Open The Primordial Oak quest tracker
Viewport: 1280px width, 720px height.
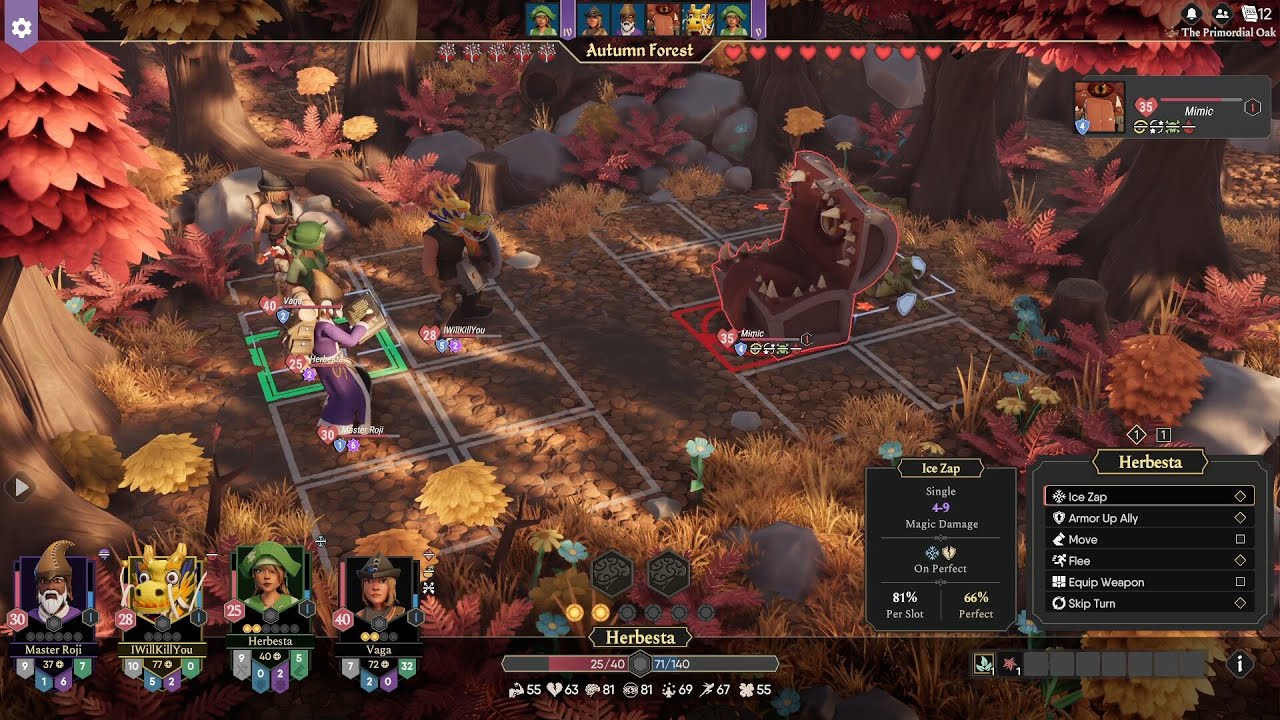click(x=1228, y=32)
